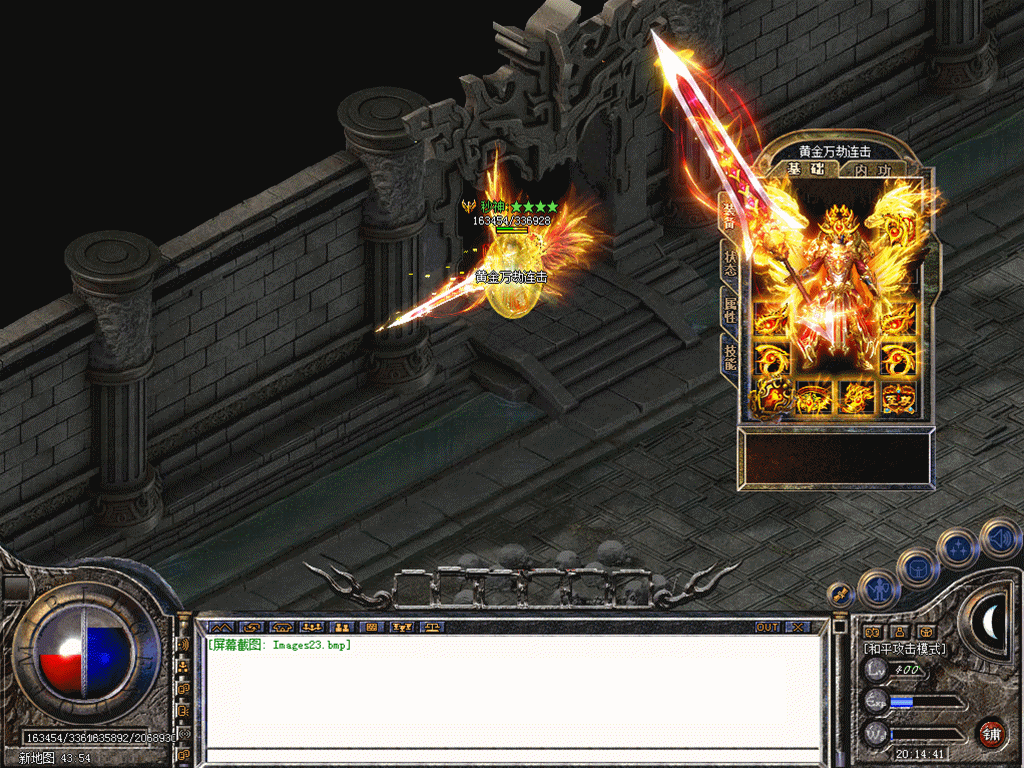Image resolution: width=1024 pixels, height=768 pixels.
Task: Open the character figure round button
Action: 878,590
